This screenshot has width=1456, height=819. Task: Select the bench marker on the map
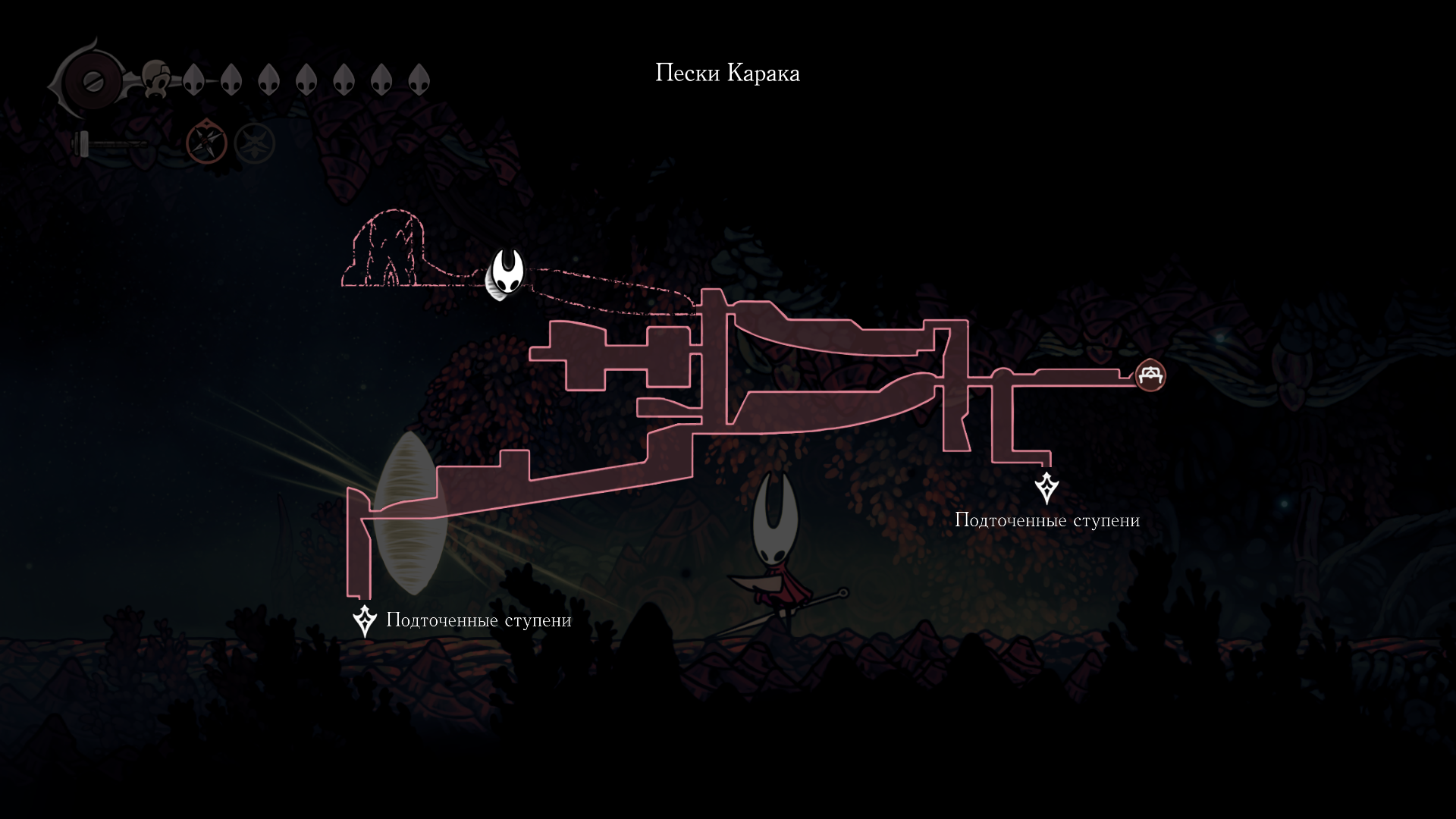point(1150,375)
